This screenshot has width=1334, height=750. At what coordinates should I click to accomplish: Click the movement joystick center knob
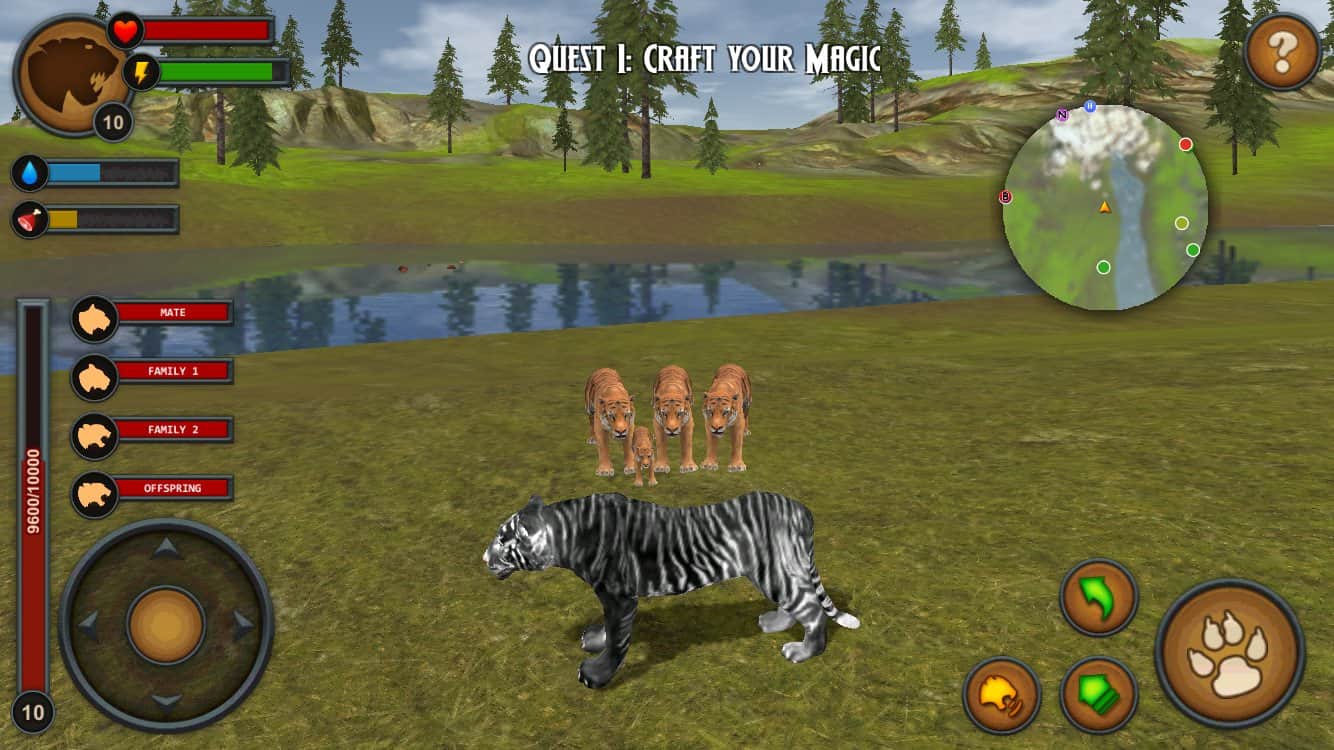pyautogui.click(x=166, y=625)
